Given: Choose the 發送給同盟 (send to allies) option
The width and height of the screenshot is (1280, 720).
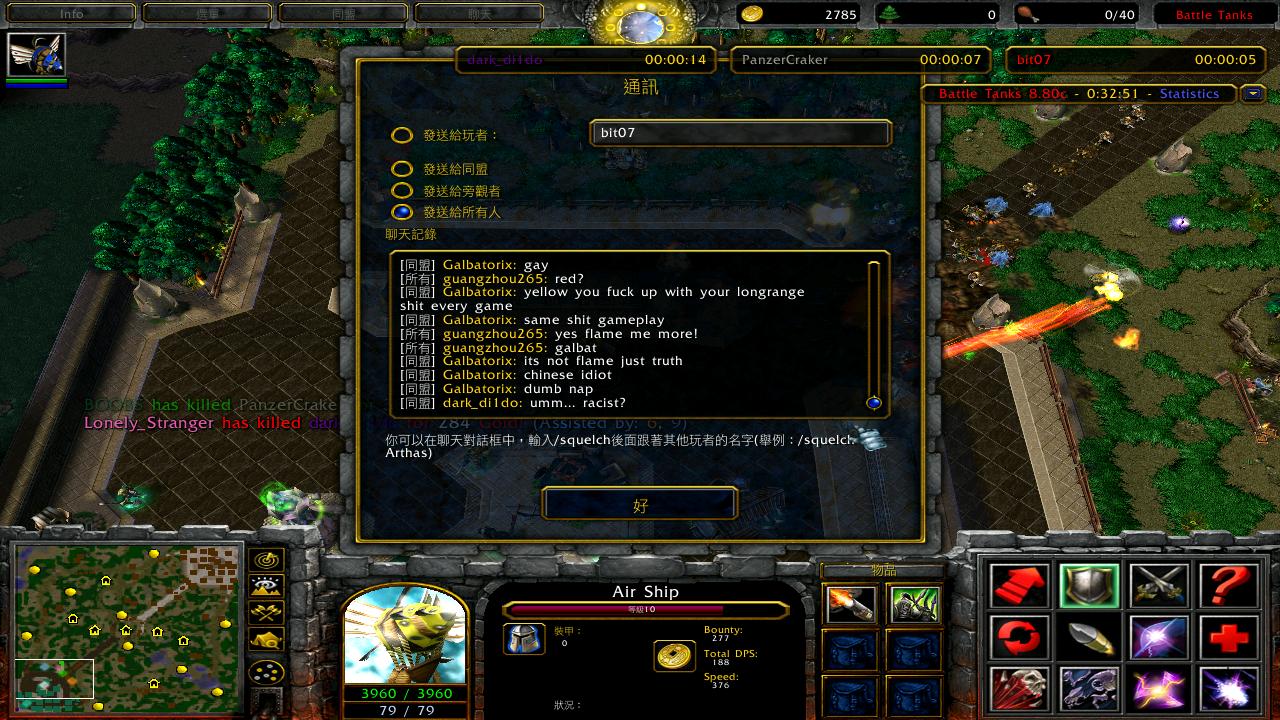Looking at the screenshot, I should click(402, 170).
